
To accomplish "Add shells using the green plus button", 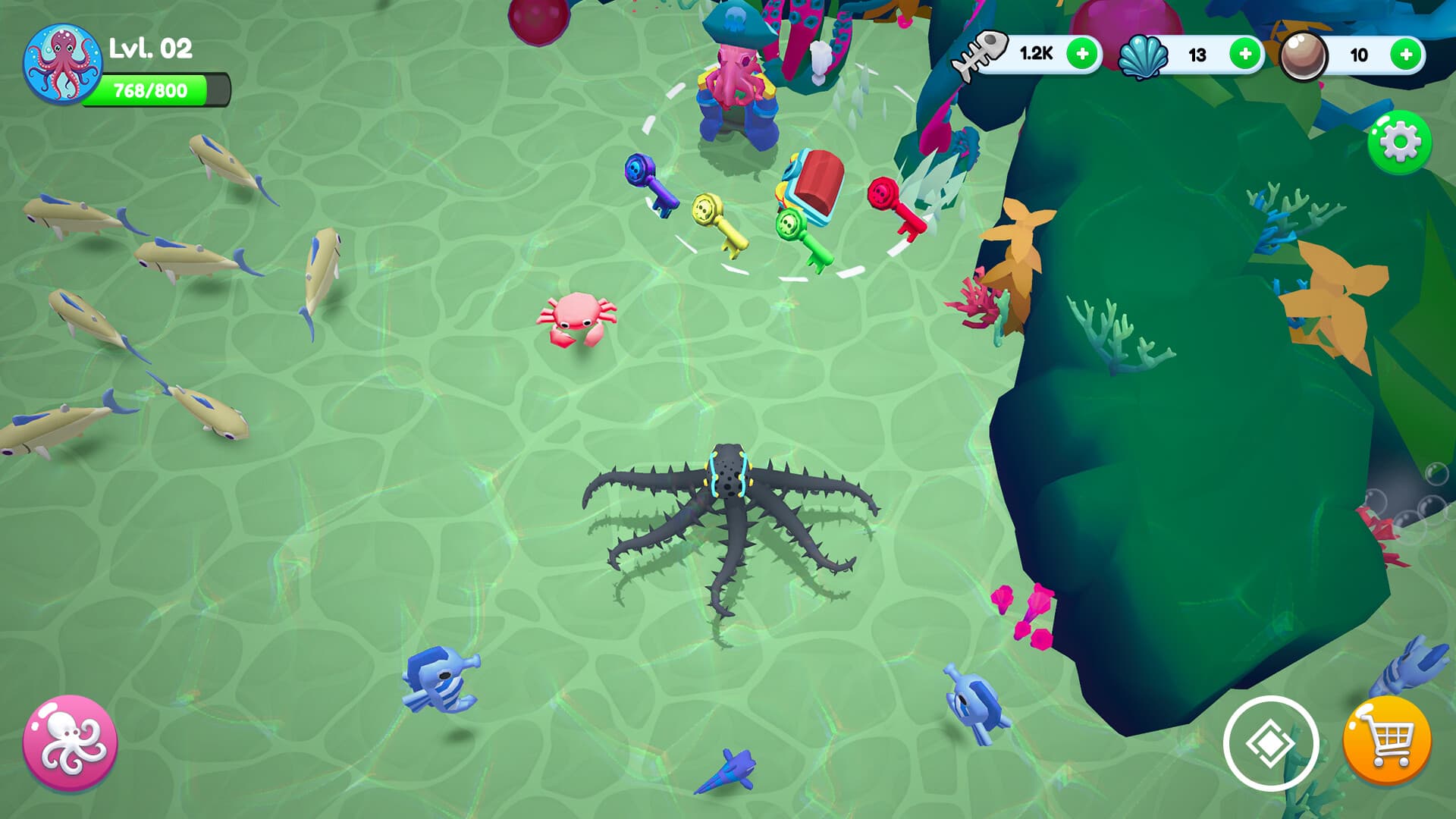I will tap(1244, 53).
